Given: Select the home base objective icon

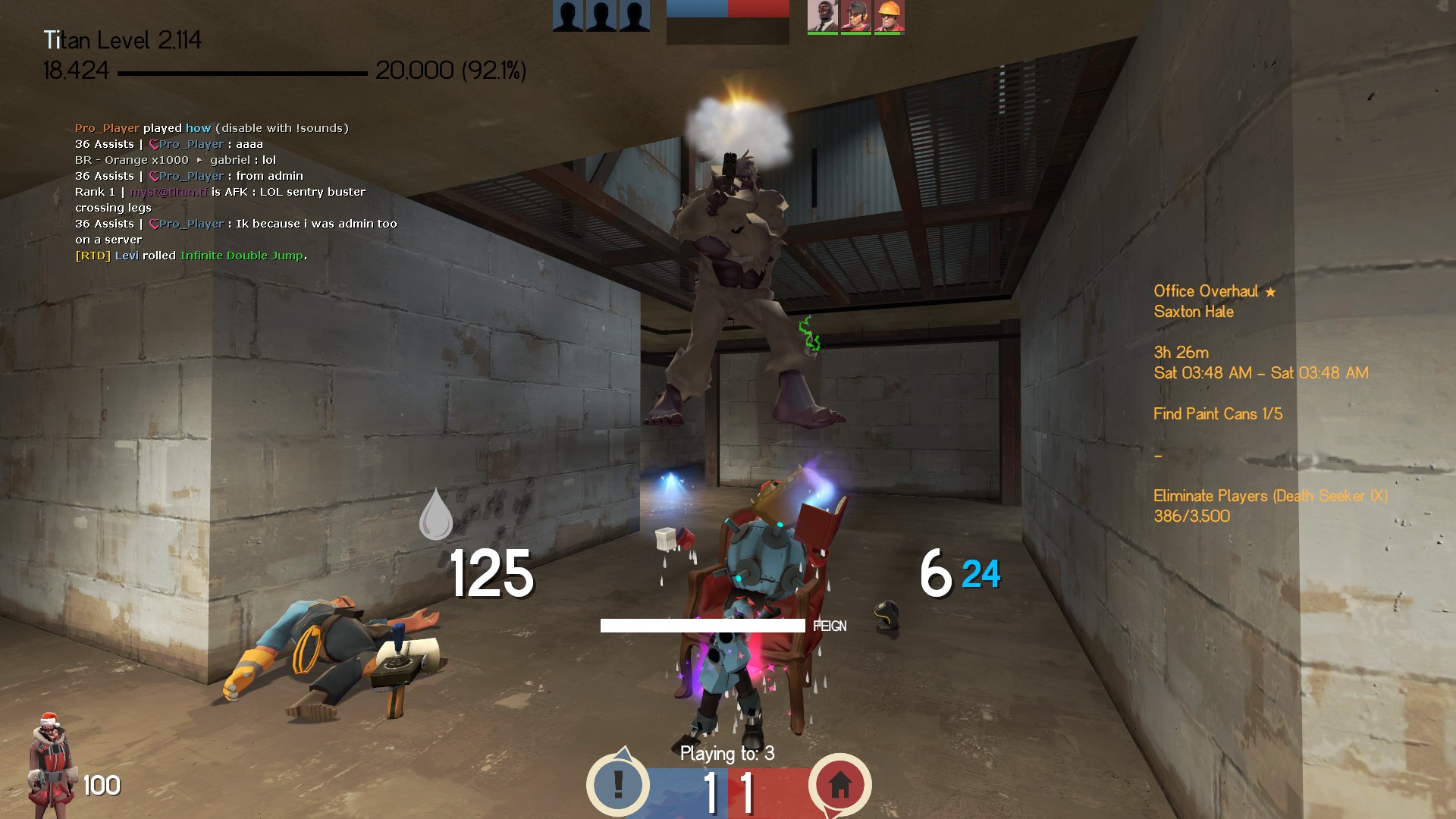Looking at the screenshot, I should [x=839, y=785].
